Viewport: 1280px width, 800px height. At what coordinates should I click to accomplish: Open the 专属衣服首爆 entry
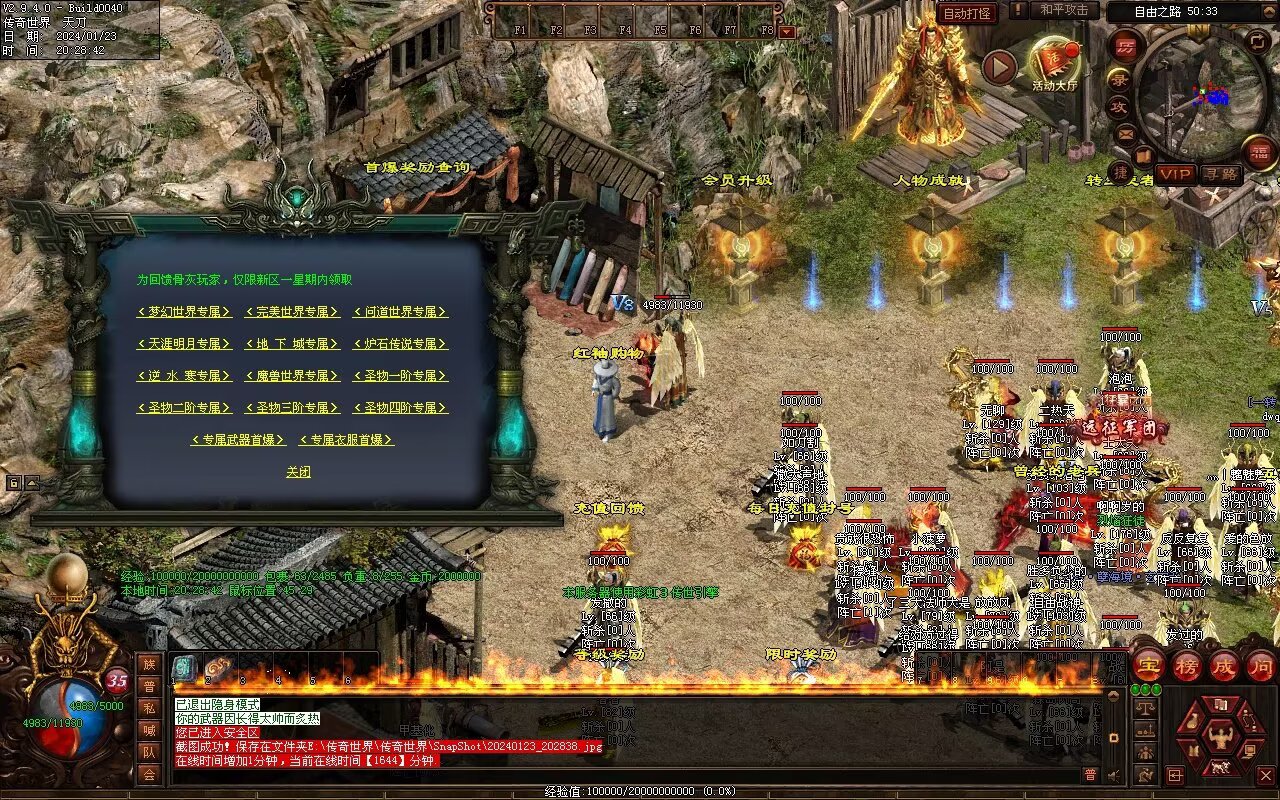pyautogui.click(x=346, y=440)
